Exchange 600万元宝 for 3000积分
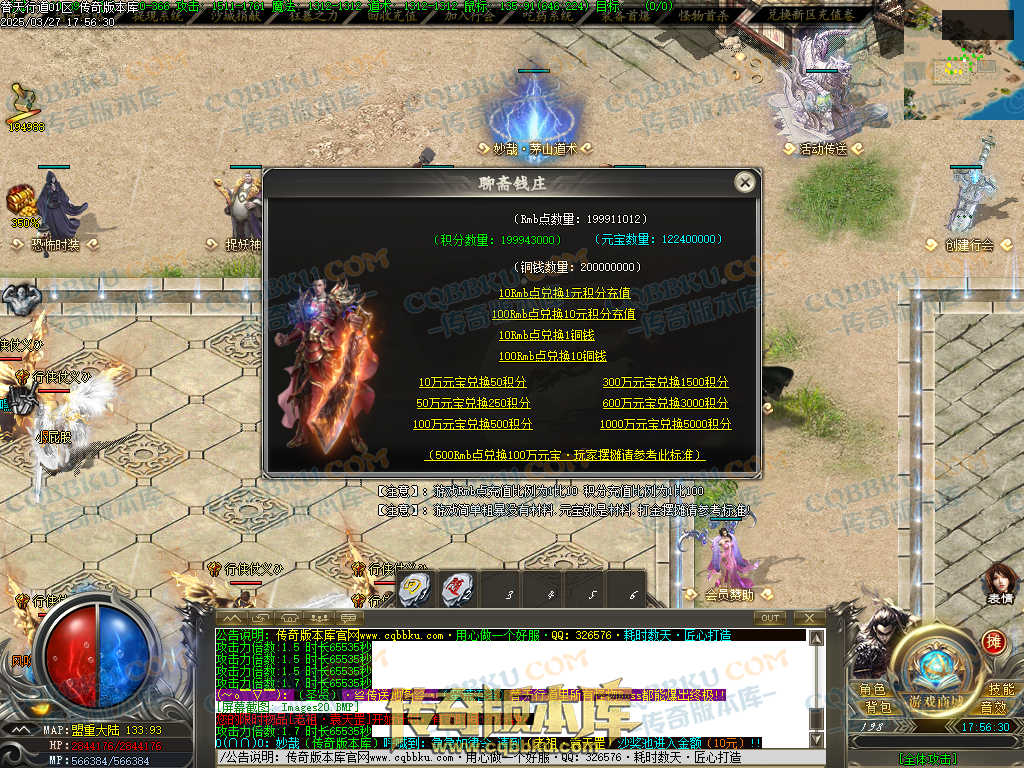The width and height of the screenshot is (1024, 768). click(x=665, y=403)
